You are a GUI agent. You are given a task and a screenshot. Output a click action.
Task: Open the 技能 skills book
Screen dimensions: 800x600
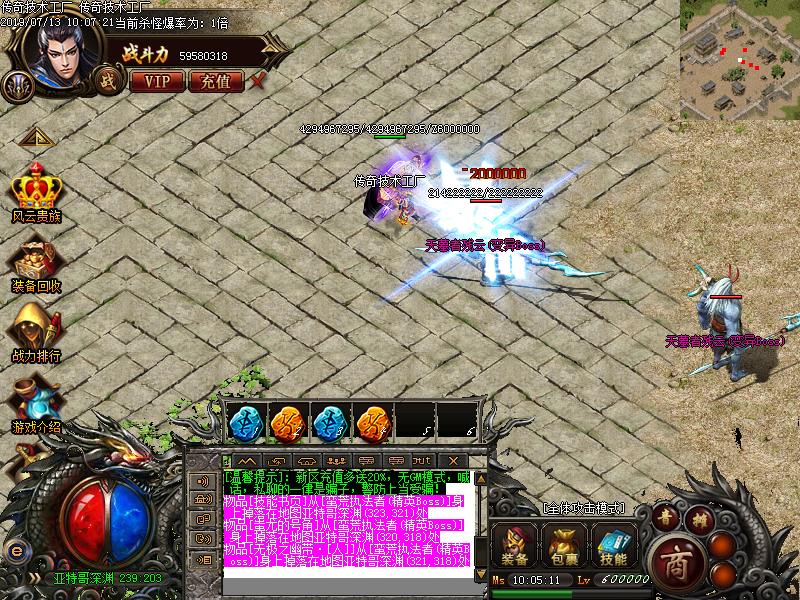click(615, 545)
